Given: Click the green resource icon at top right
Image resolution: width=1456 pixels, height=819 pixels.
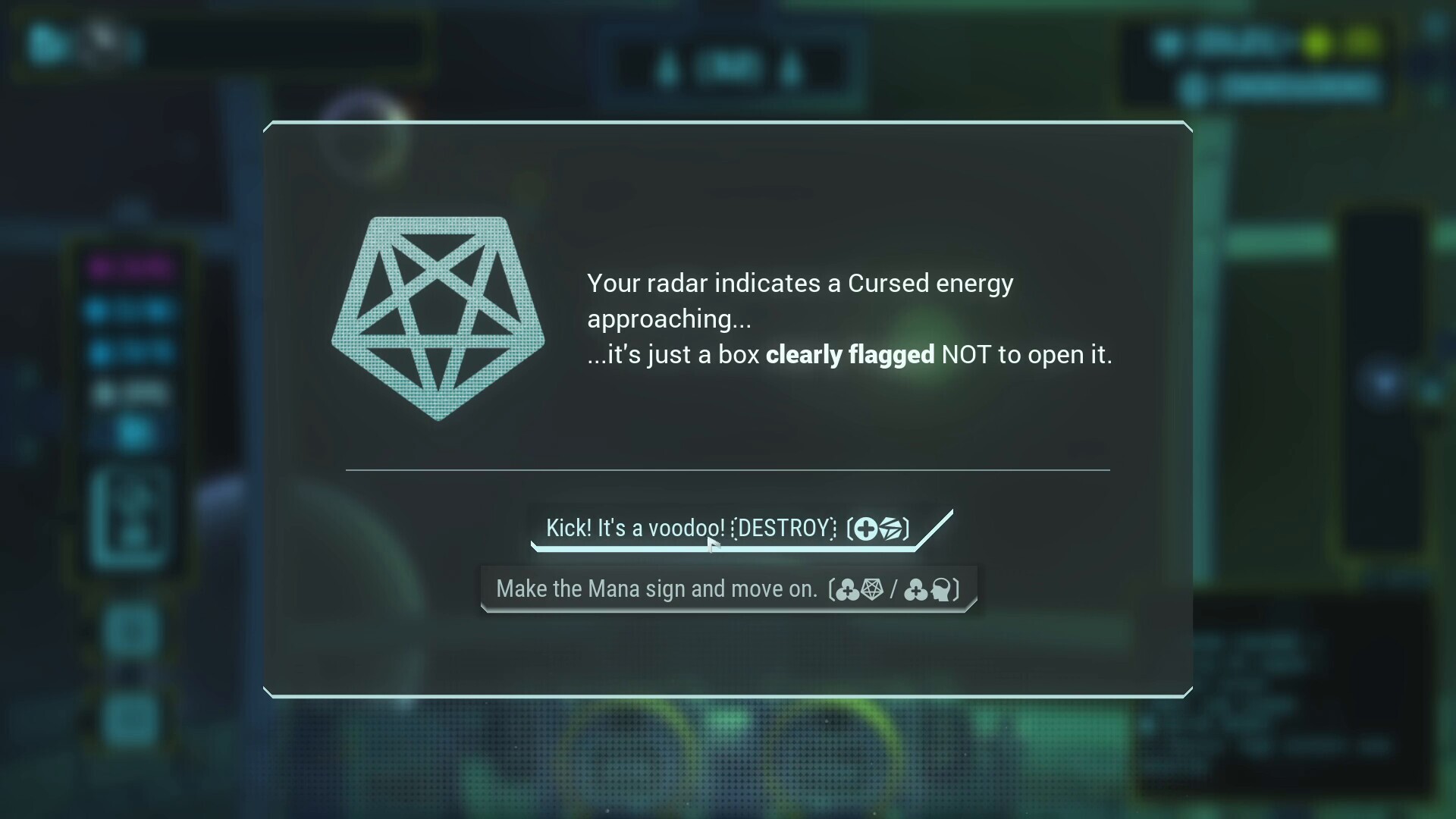Looking at the screenshot, I should [1360, 43].
